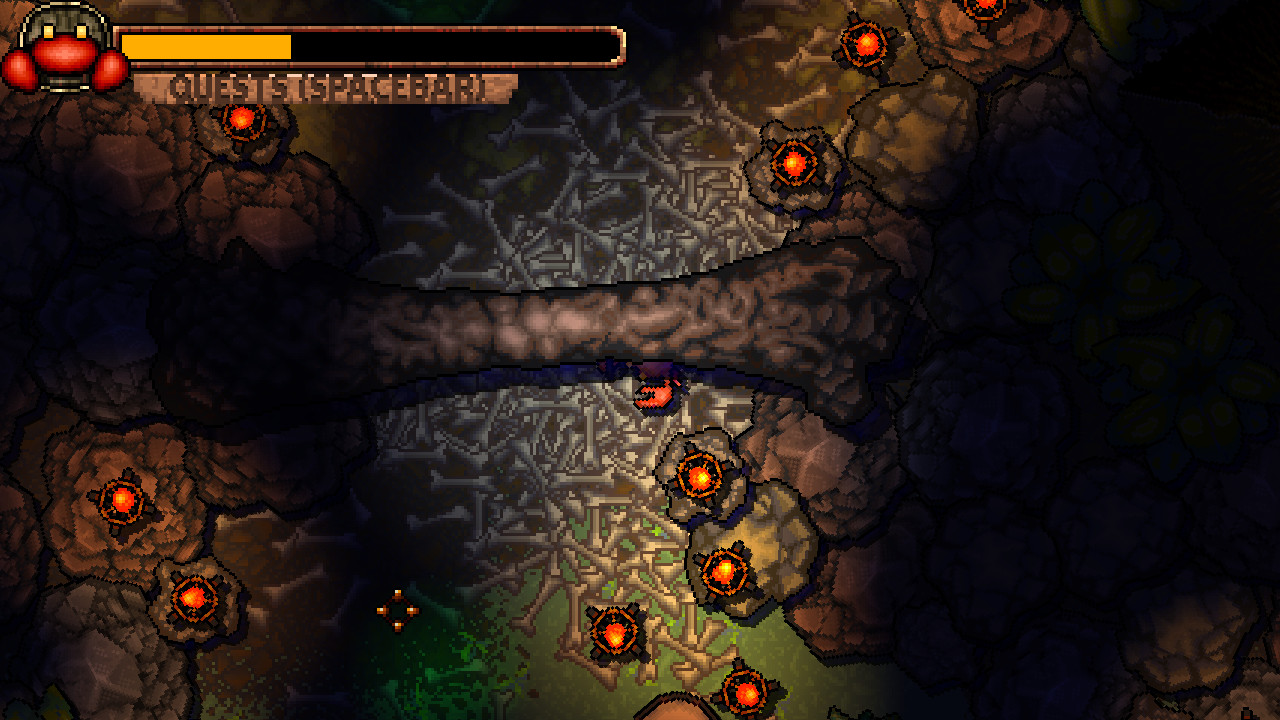Click the red crab character portrait
The width and height of the screenshot is (1280, 720).
tap(65, 50)
